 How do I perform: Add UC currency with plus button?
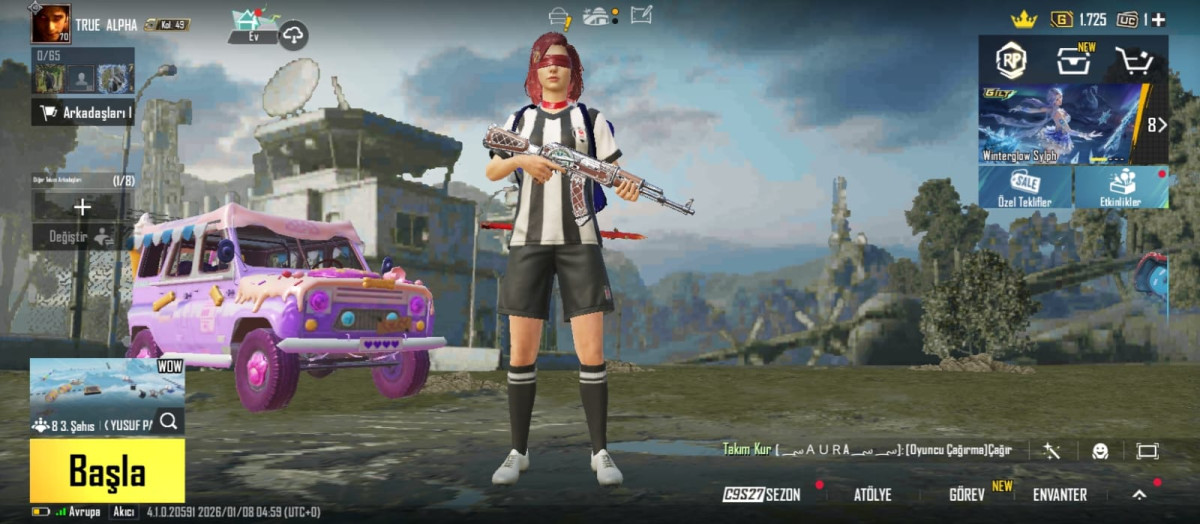[x=1158, y=19]
